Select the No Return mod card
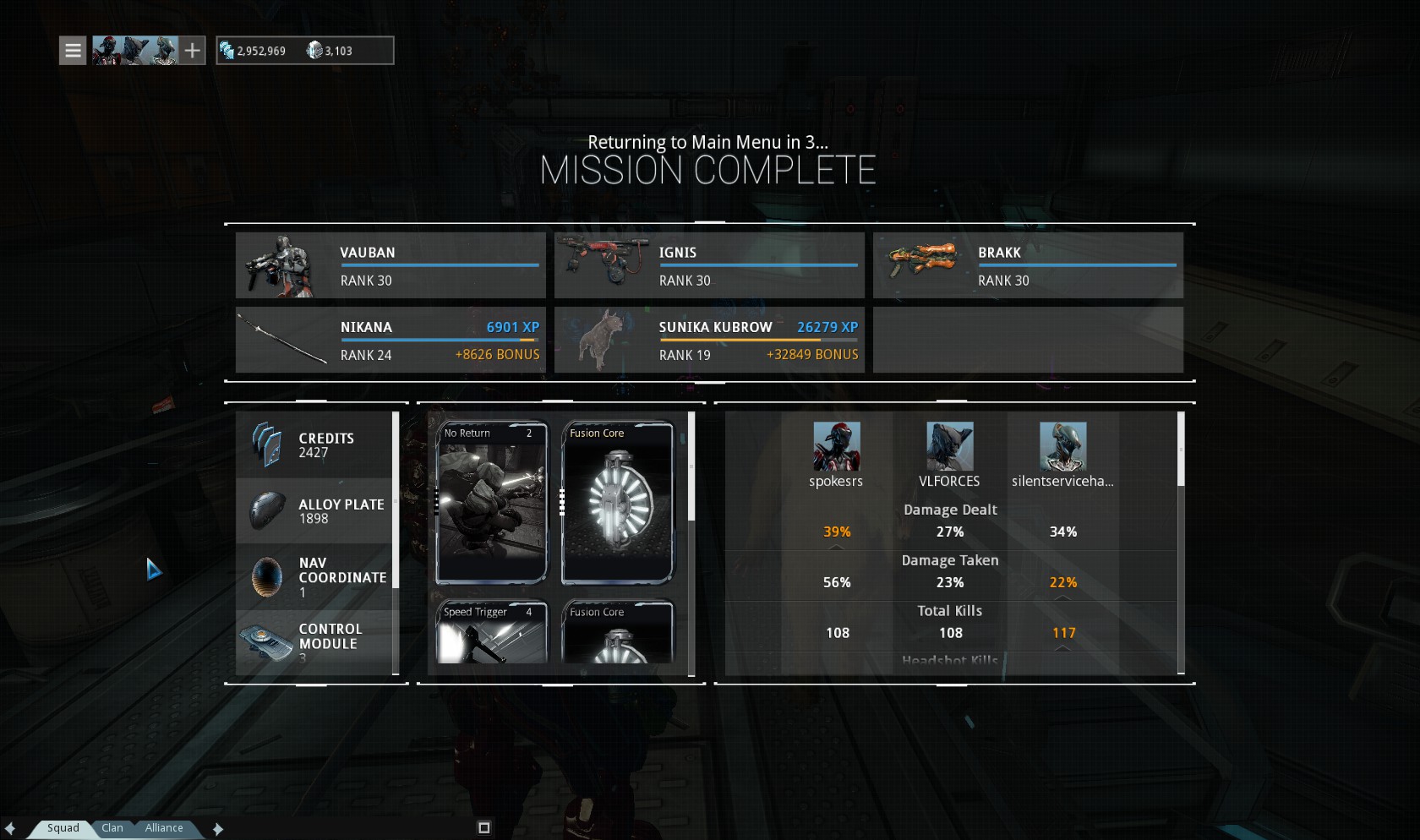The image size is (1420, 840). 492,503
